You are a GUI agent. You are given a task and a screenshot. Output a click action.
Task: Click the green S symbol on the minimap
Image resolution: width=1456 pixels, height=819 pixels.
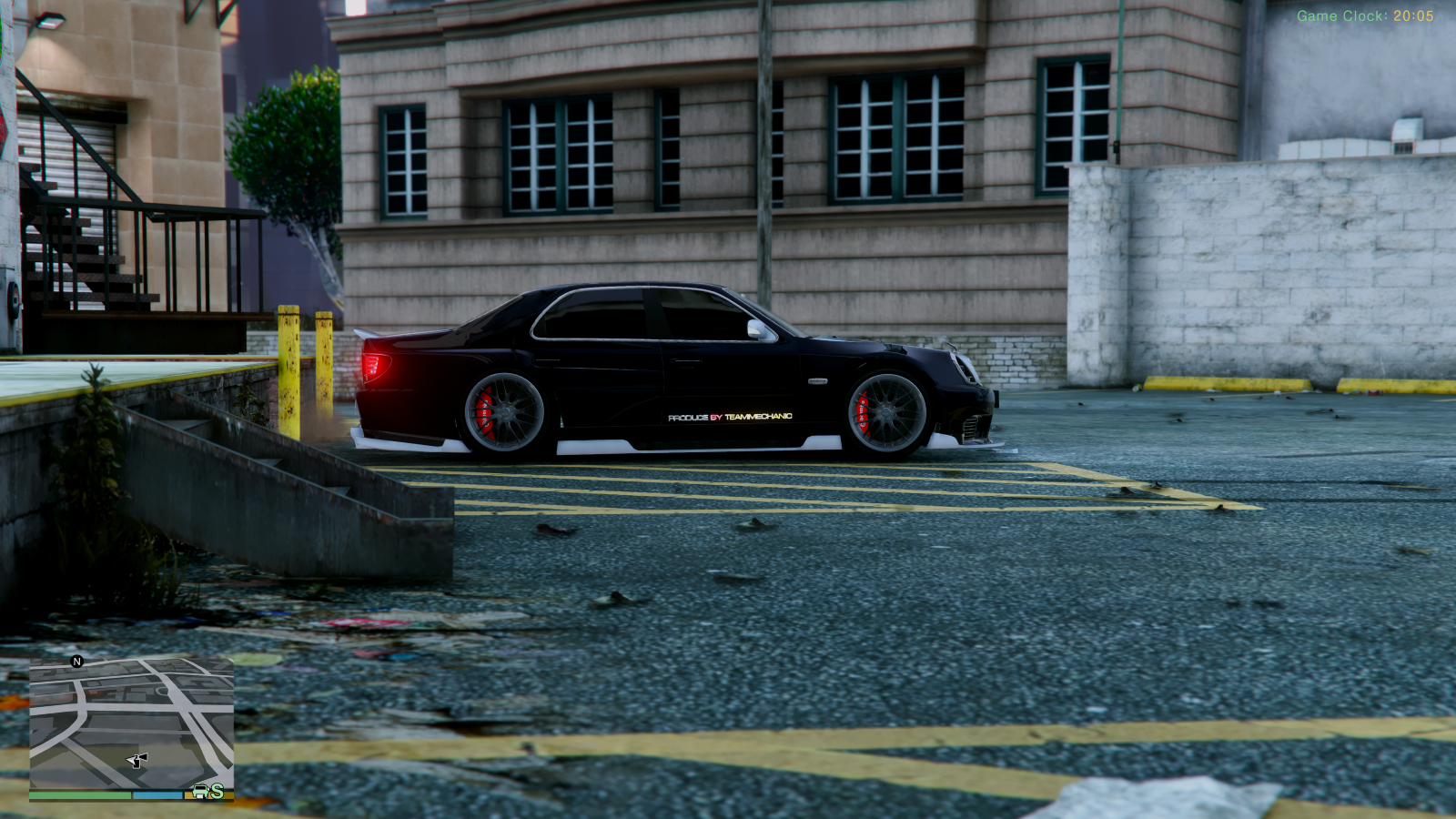pyautogui.click(x=217, y=792)
